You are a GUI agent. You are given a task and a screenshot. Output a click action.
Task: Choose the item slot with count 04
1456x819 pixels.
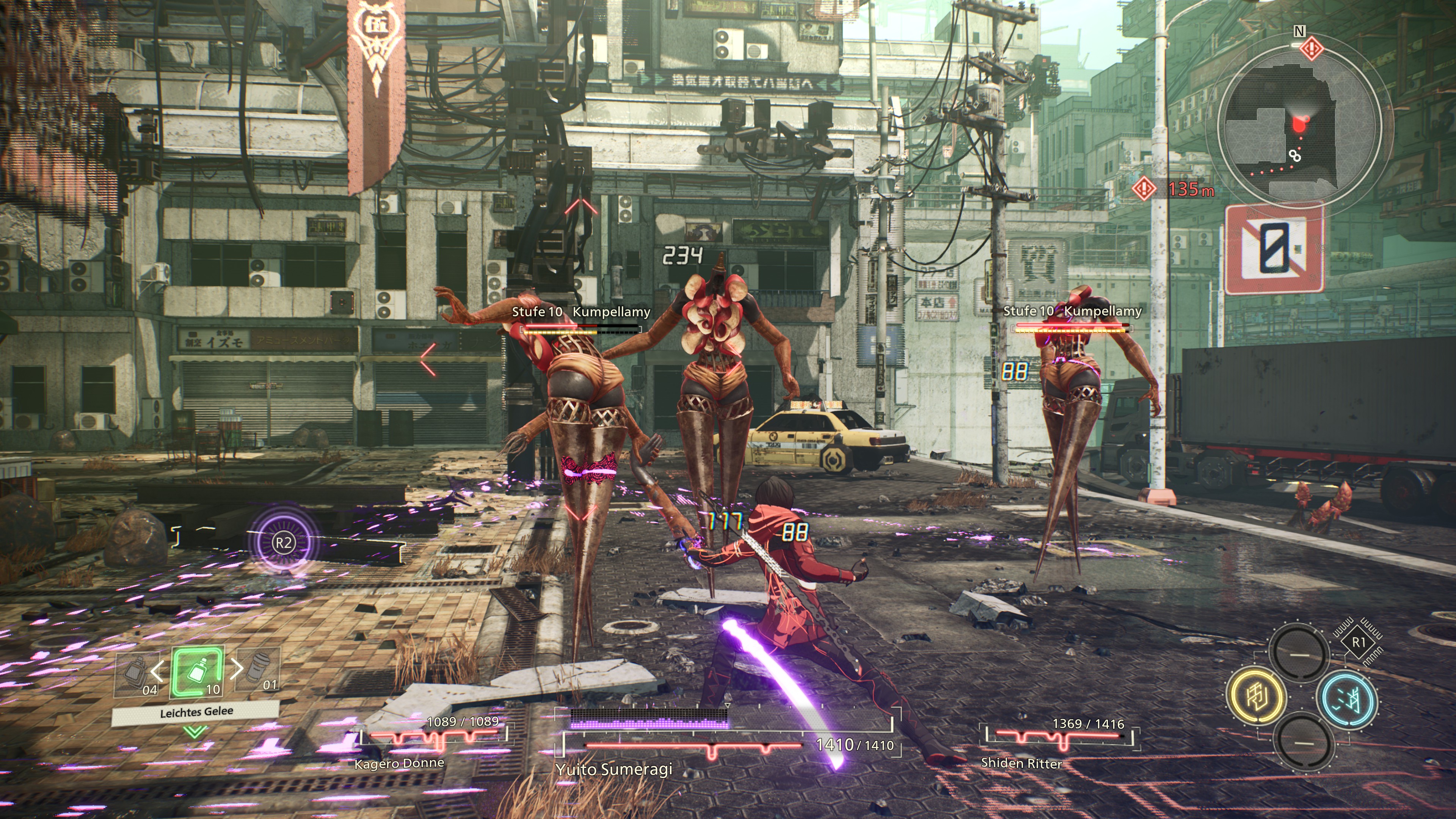pos(136,673)
